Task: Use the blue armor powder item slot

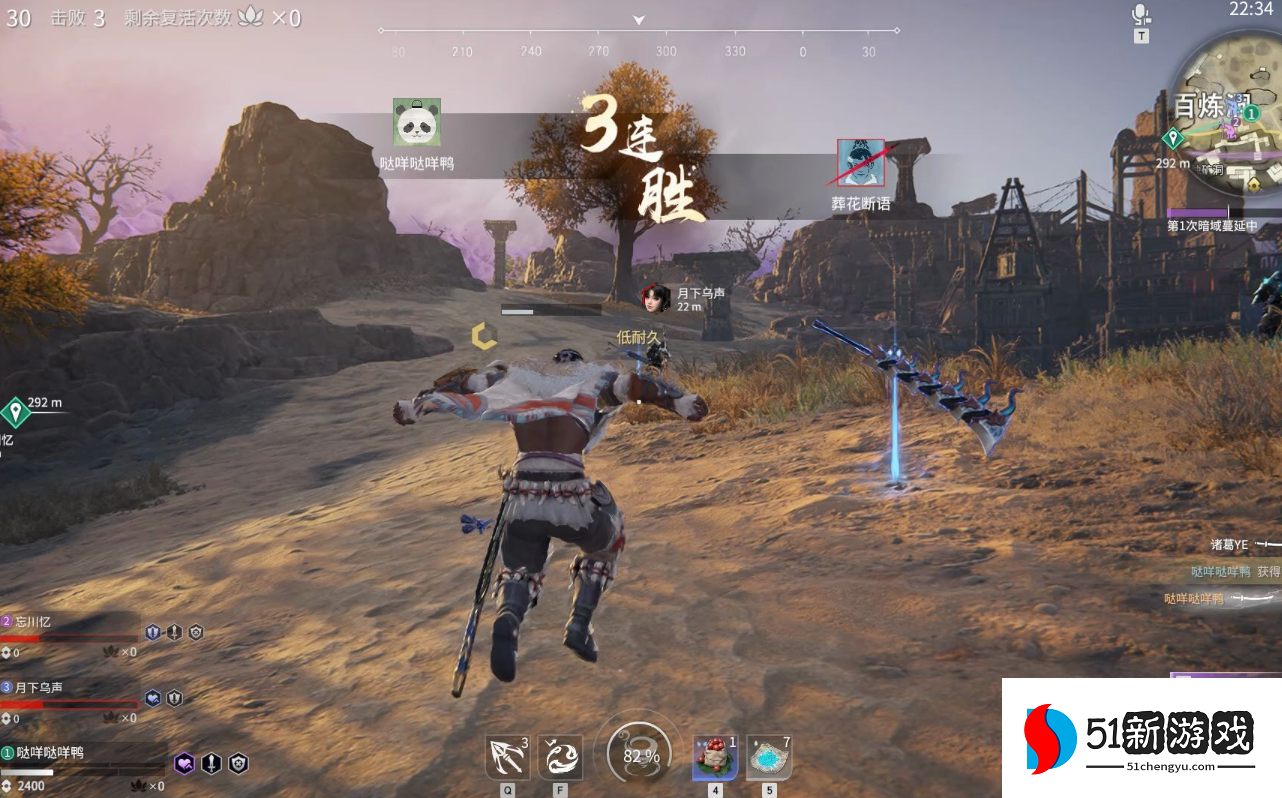Action: 769,757
